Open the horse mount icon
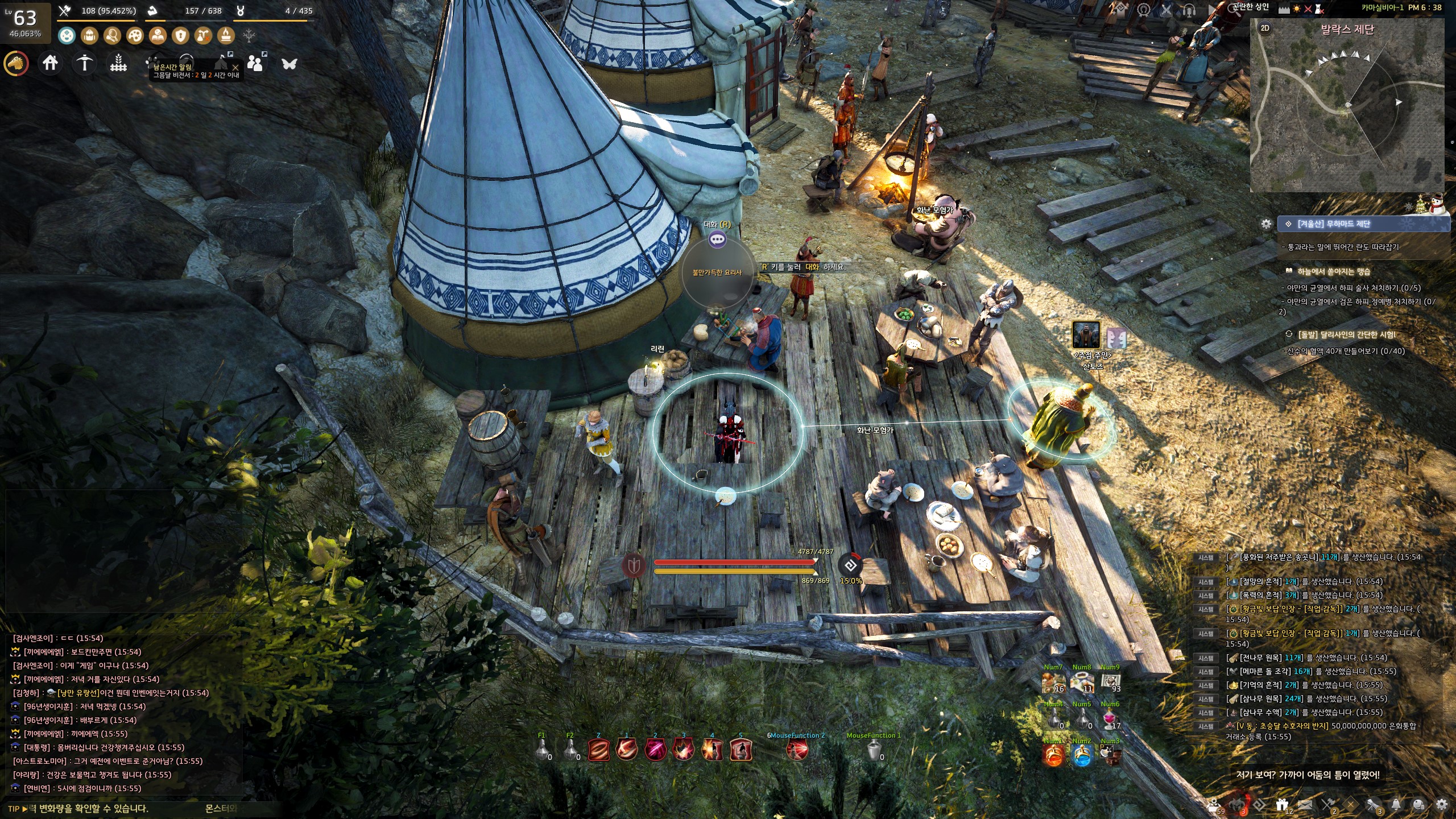Screen dimensions: 1456x819 (16, 63)
